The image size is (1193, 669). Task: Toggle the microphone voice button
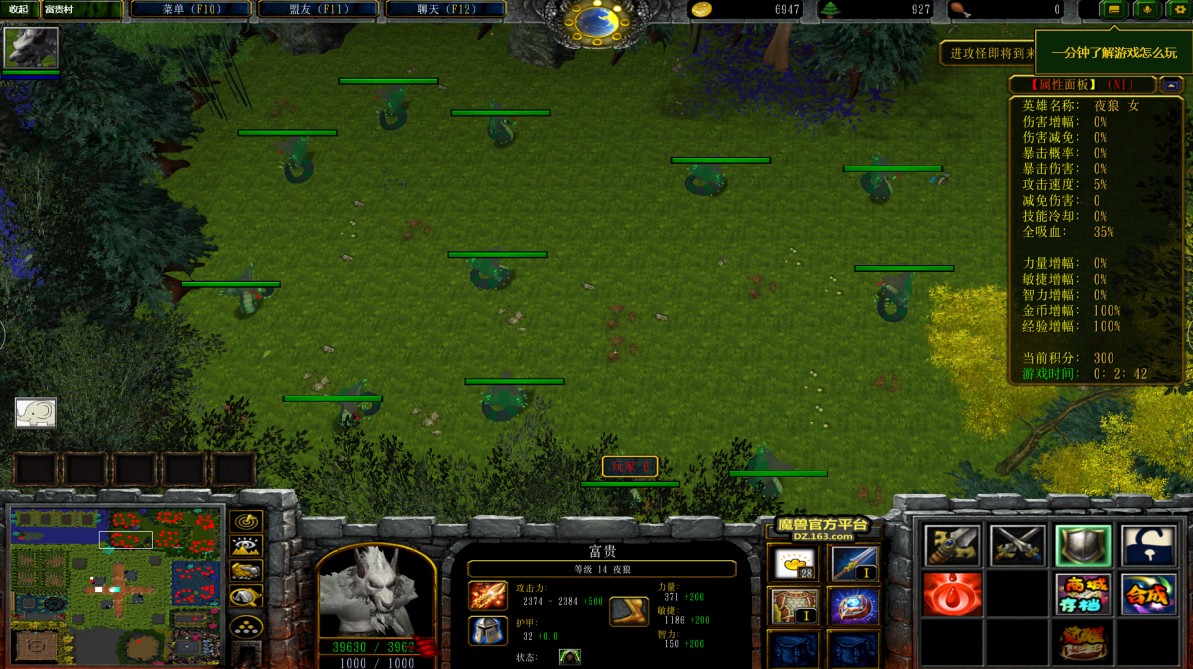(1146, 10)
